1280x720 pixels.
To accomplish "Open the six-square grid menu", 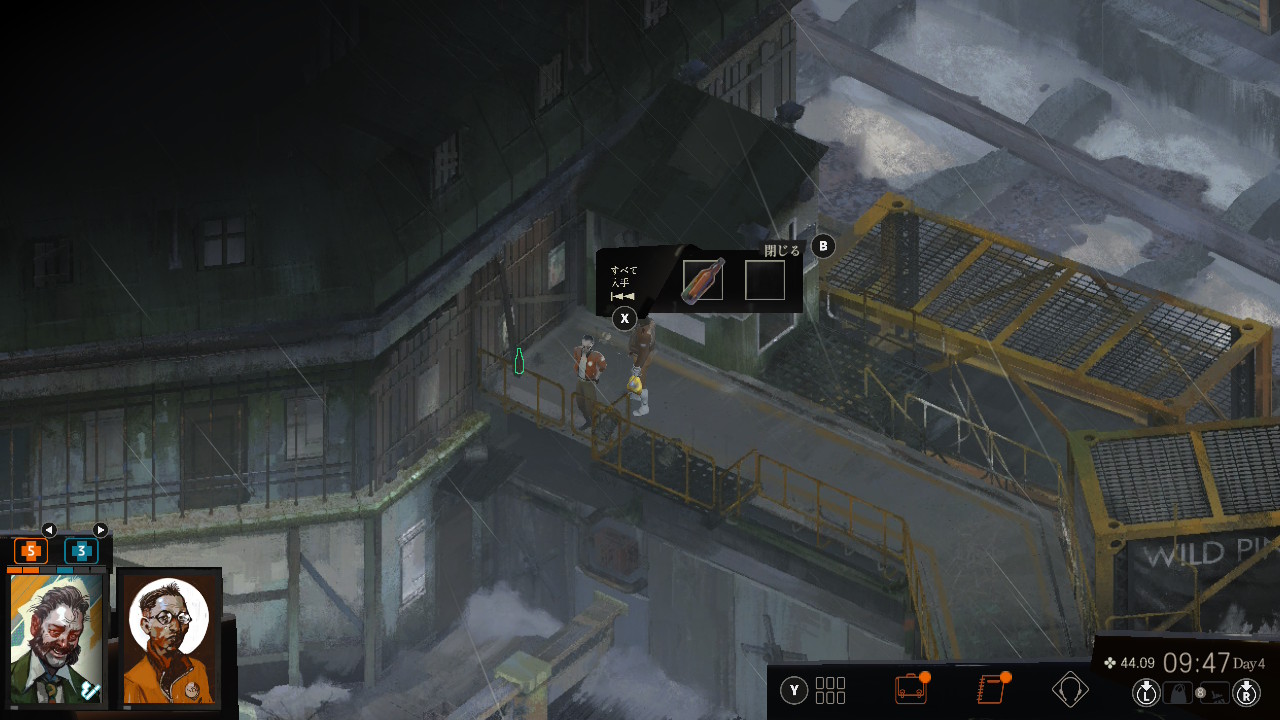I will point(830,690).
